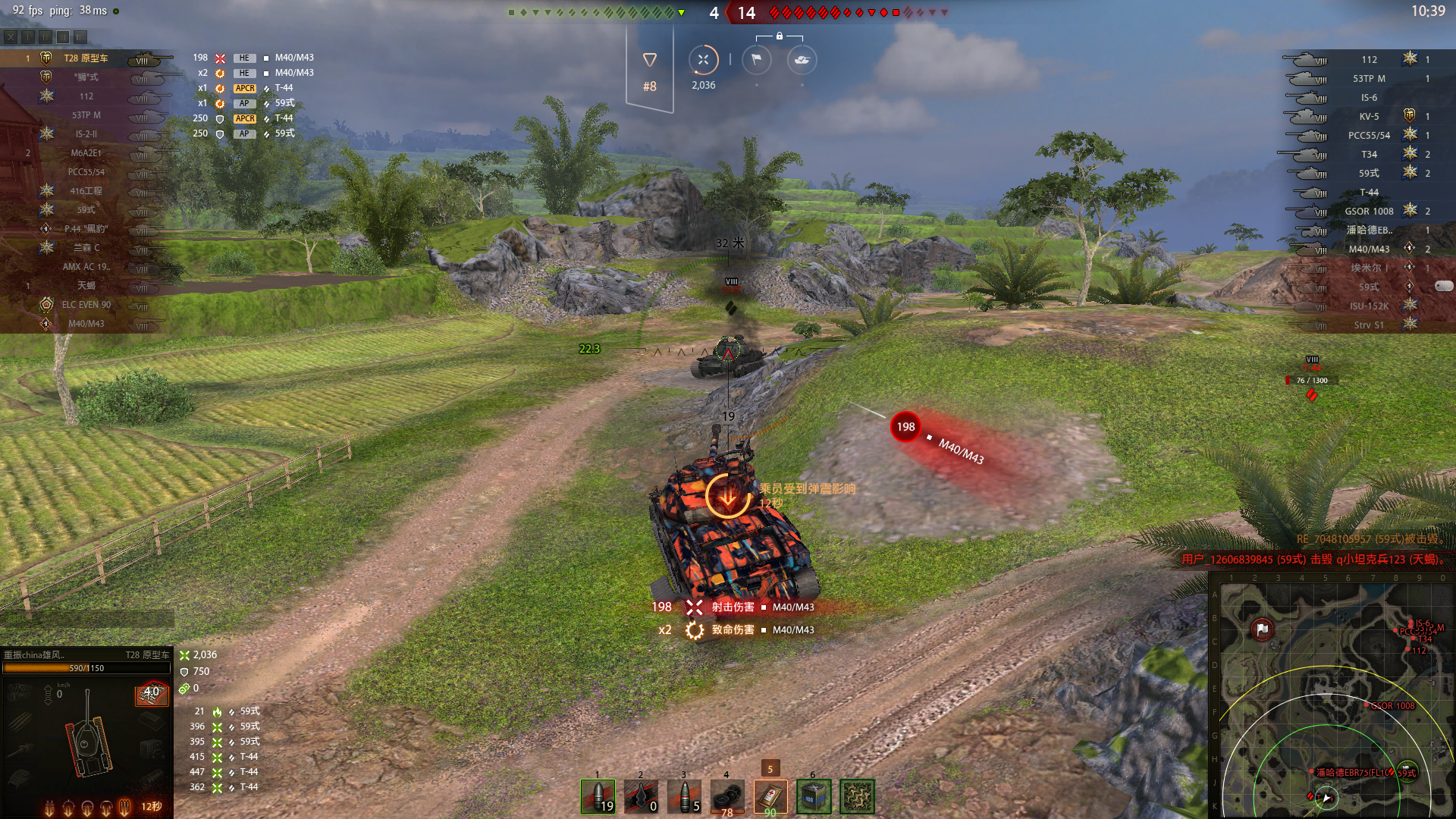
Task: Select the T28 原型车 row in team list
Action: (86, 58)
